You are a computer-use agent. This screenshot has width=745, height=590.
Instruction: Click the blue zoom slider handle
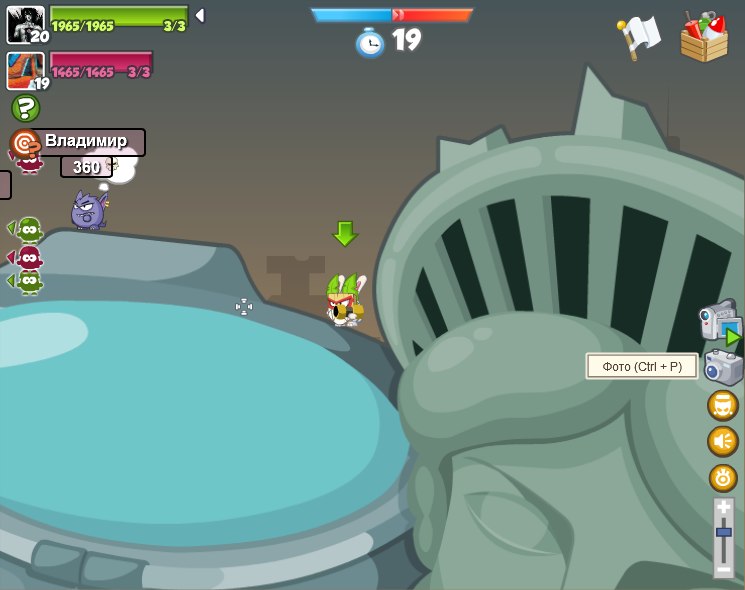pyautogui.click(x=723, y=533)
